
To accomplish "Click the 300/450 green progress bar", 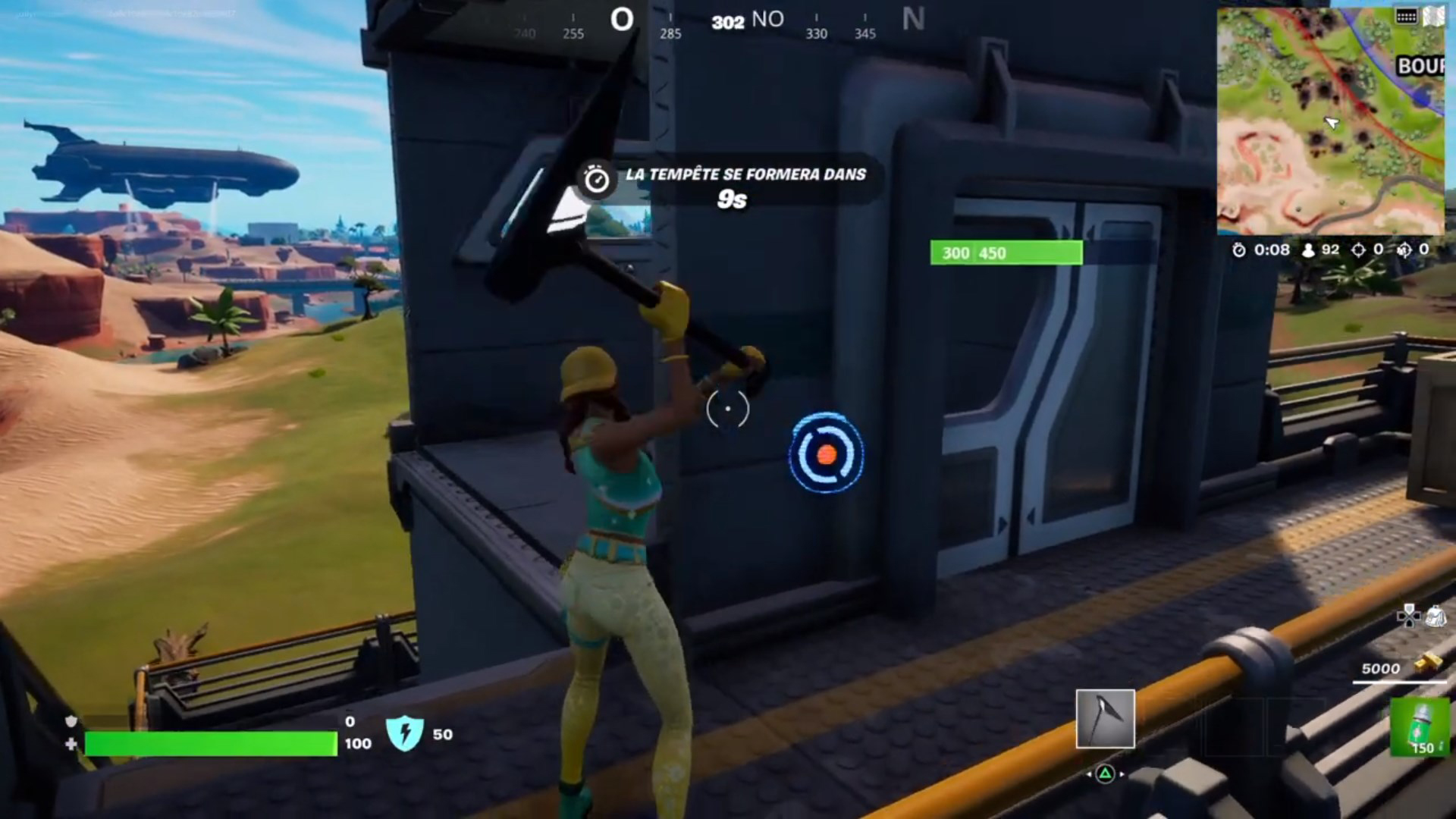I will pyautogui.click(x=1006, y=253).
